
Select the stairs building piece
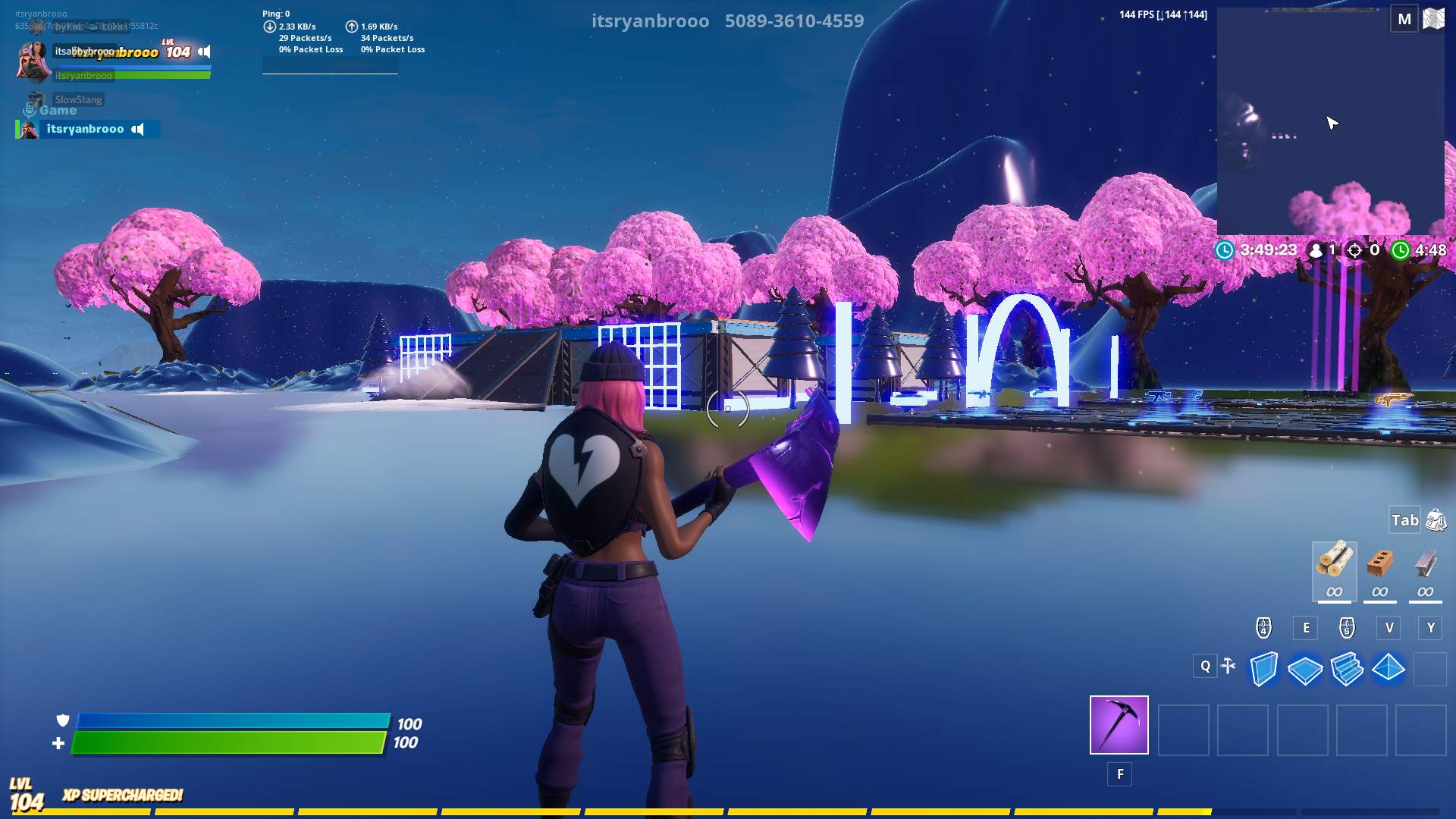pyautogui.click(x=1349, y=670)
